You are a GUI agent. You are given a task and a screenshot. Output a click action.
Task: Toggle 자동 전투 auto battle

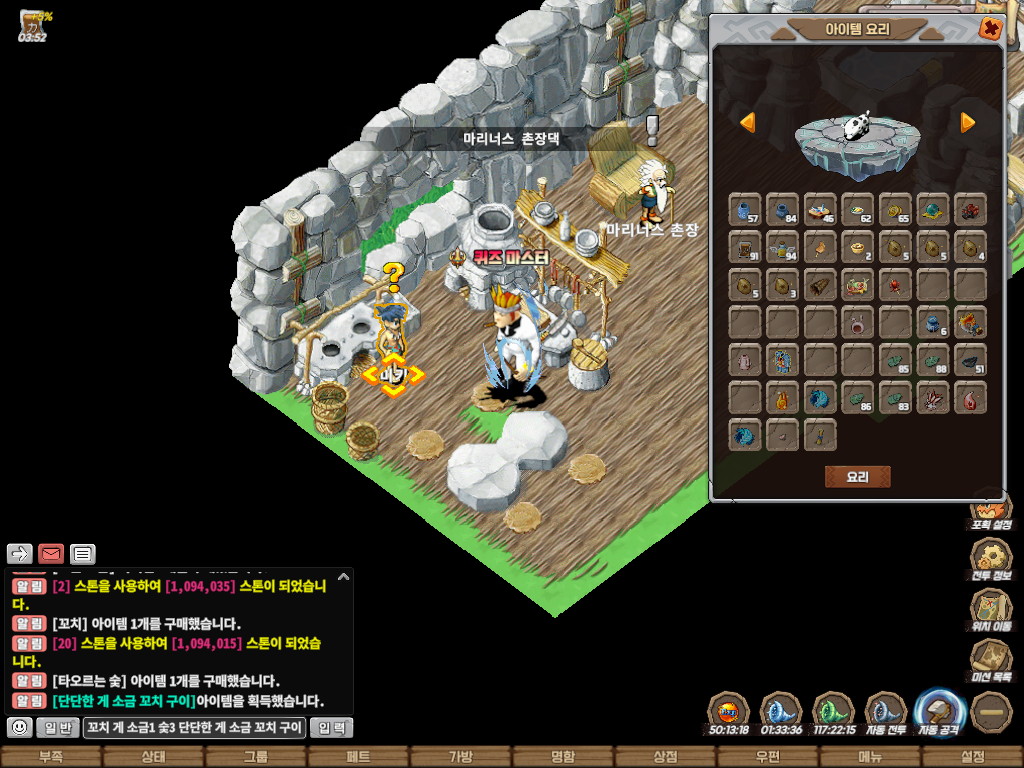885,711
